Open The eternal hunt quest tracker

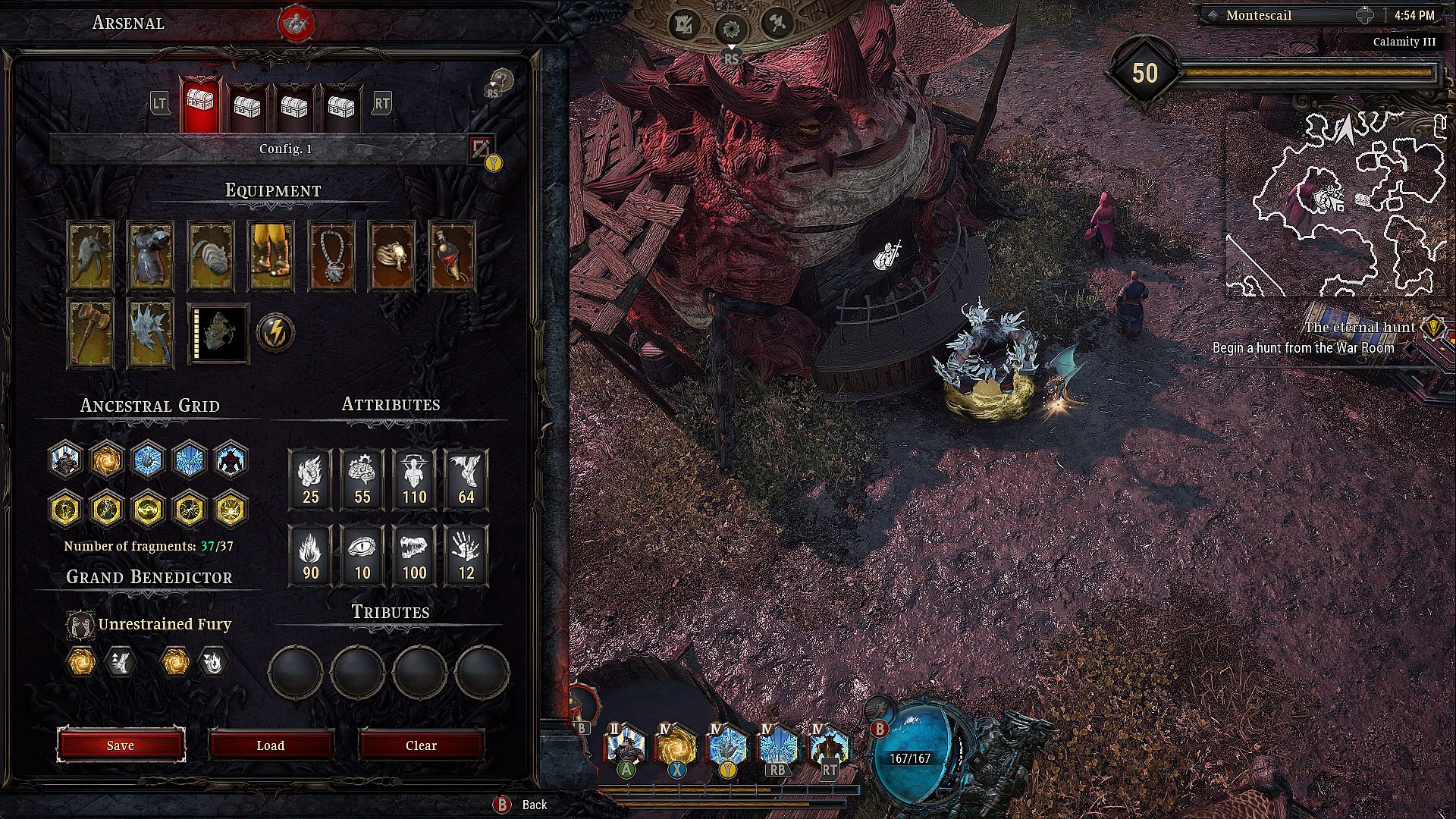(1360, 328)
